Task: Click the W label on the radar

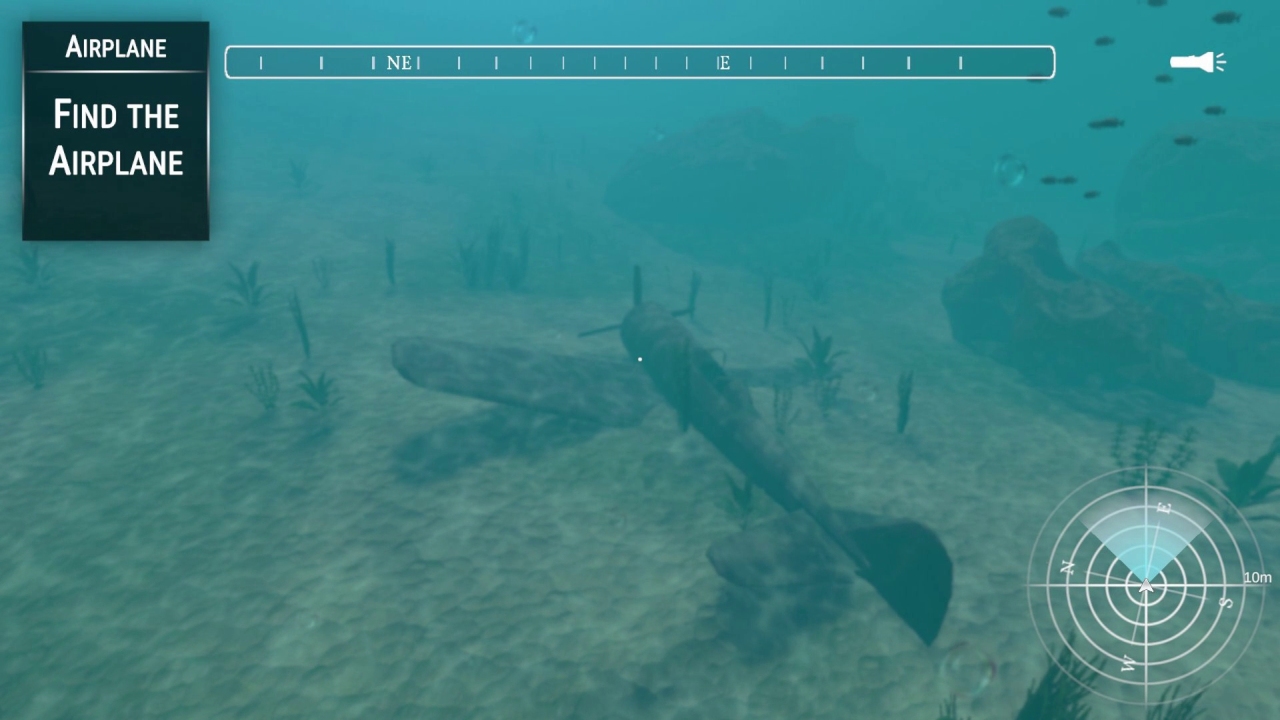Action: [x=1128, y=663]
